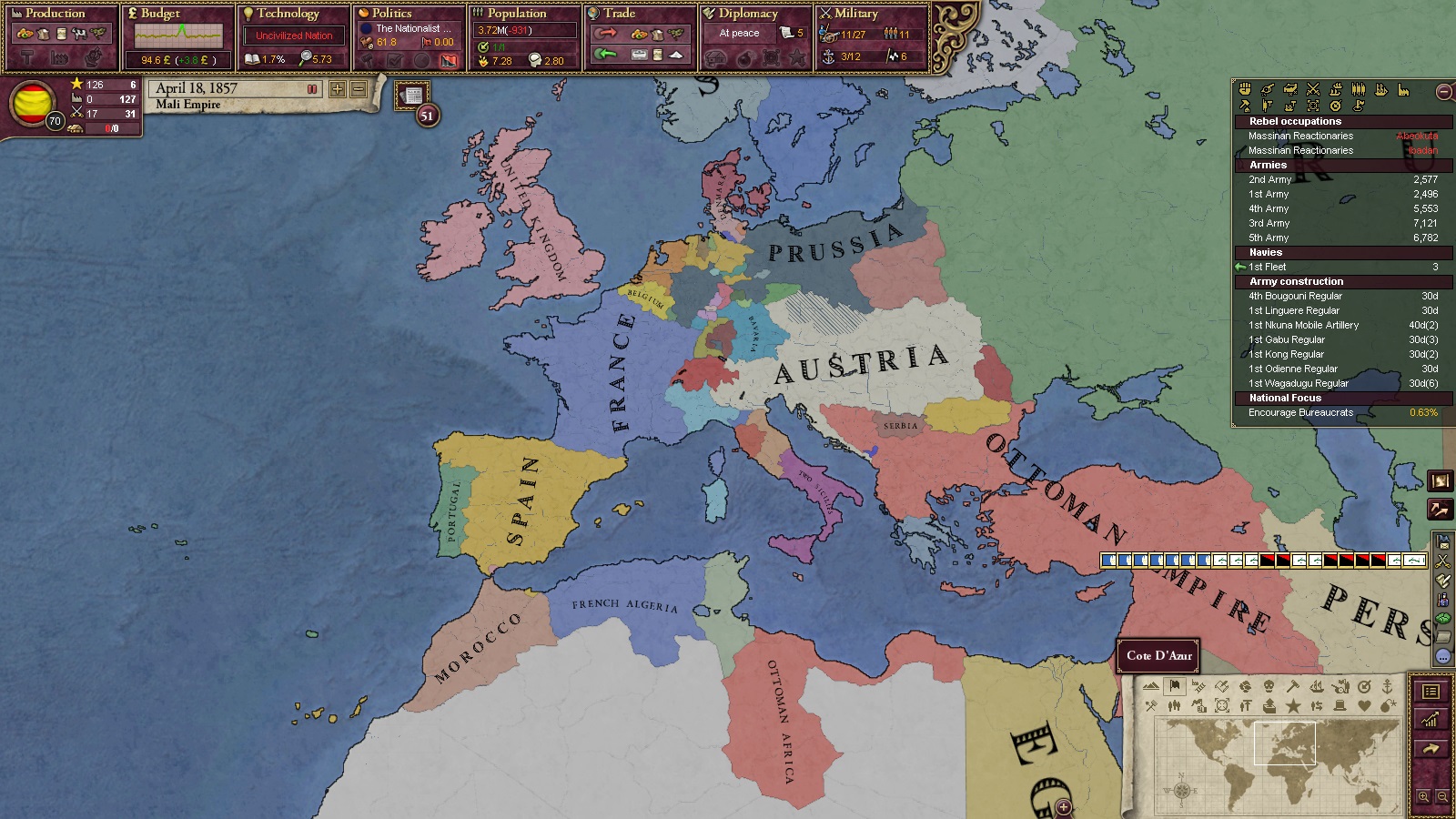Toggle pause on the April 18, 1857 date bar

[312, 89]
